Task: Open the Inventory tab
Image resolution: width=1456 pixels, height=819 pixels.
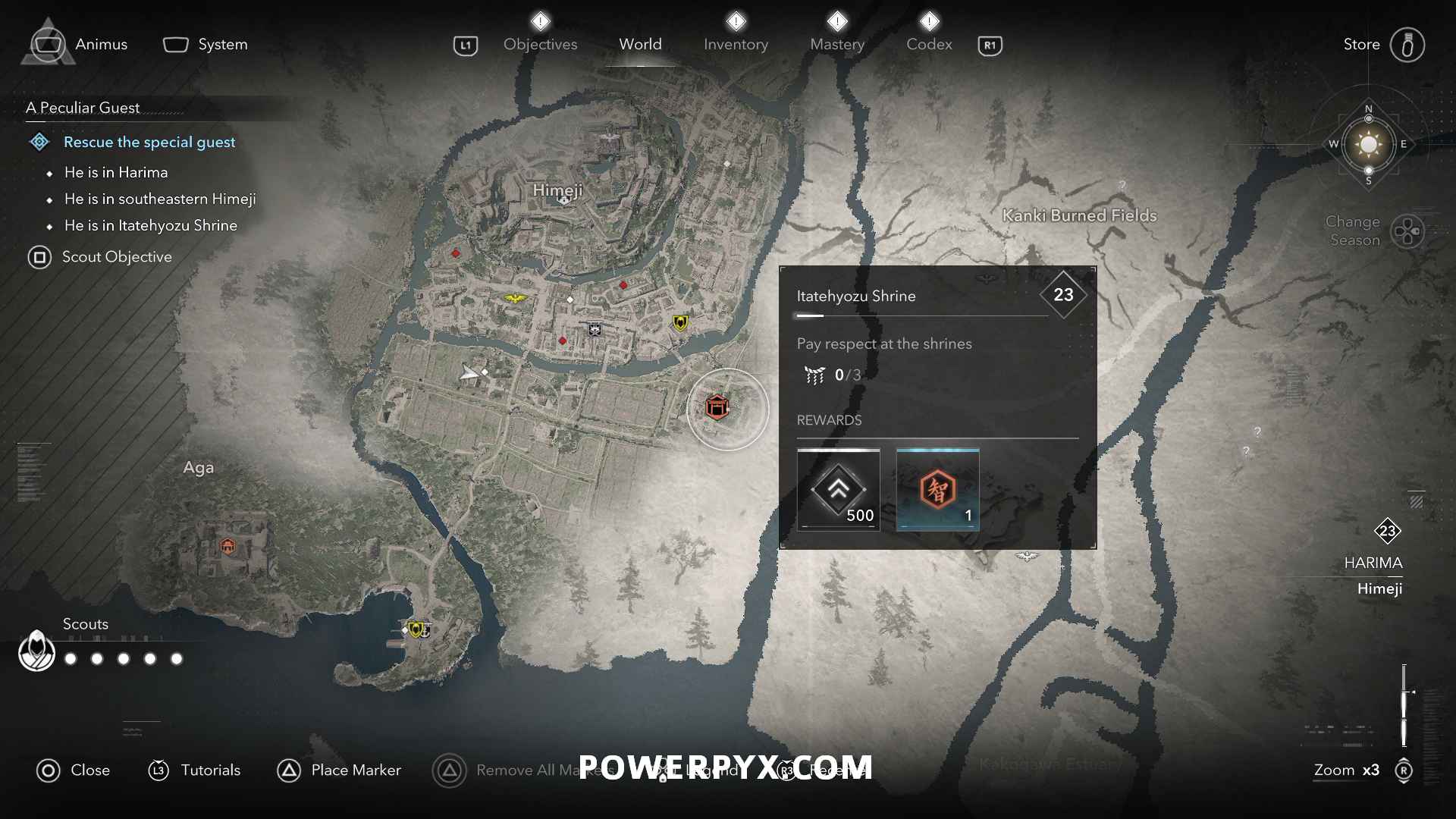Action: click(x=736, y=45)
